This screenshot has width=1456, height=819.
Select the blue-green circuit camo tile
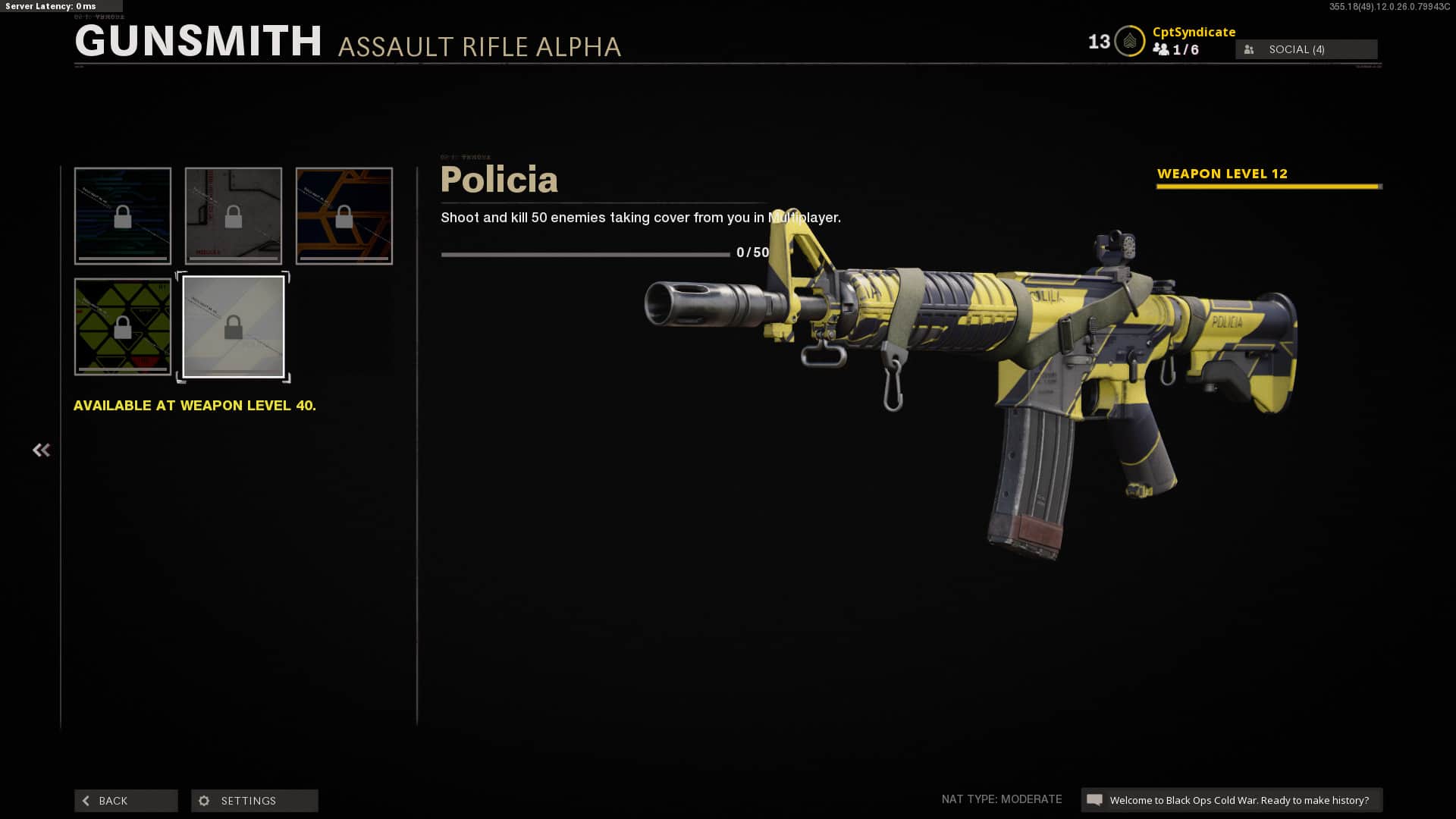123,216
